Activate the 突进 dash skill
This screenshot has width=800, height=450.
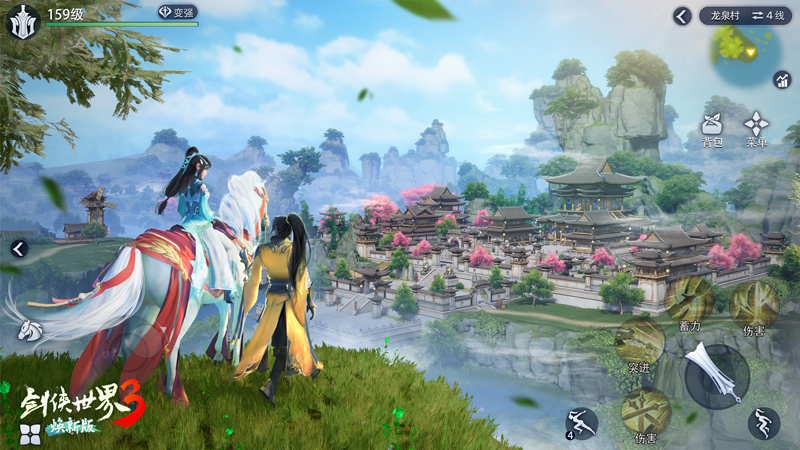[640, 347]
